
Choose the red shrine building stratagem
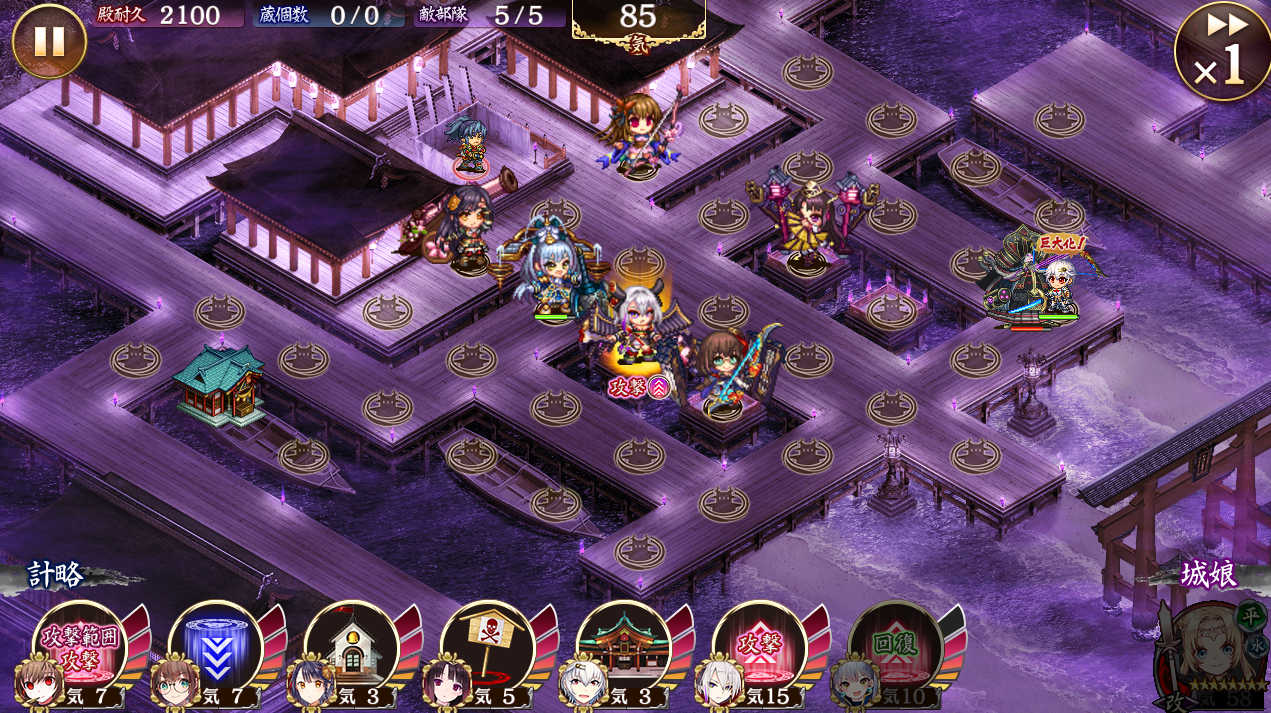pyautogui.click(x=622, y=647)
